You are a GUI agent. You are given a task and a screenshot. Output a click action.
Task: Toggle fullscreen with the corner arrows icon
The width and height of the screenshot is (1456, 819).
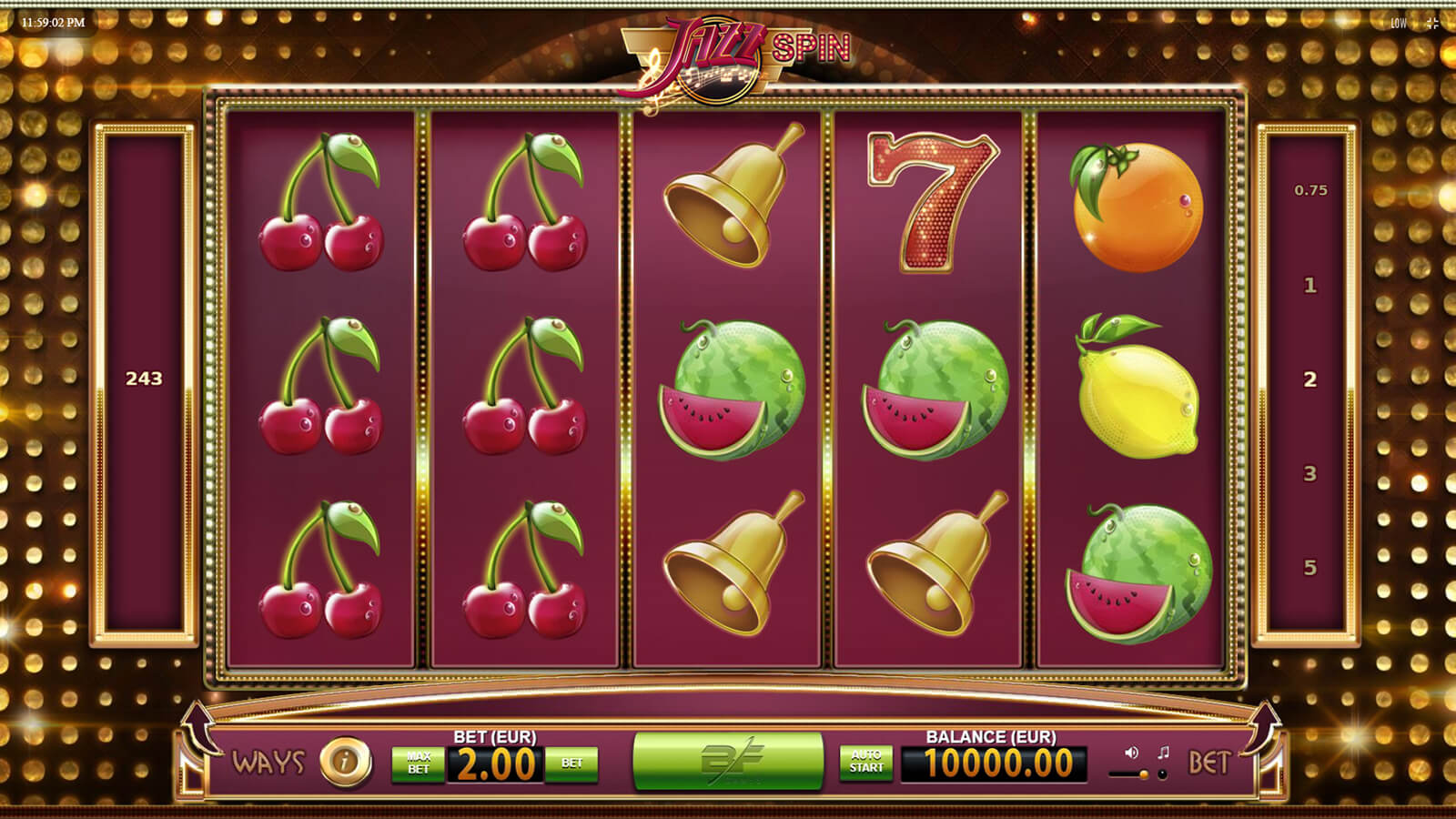pyautogui.click(x=1432, y=24)
